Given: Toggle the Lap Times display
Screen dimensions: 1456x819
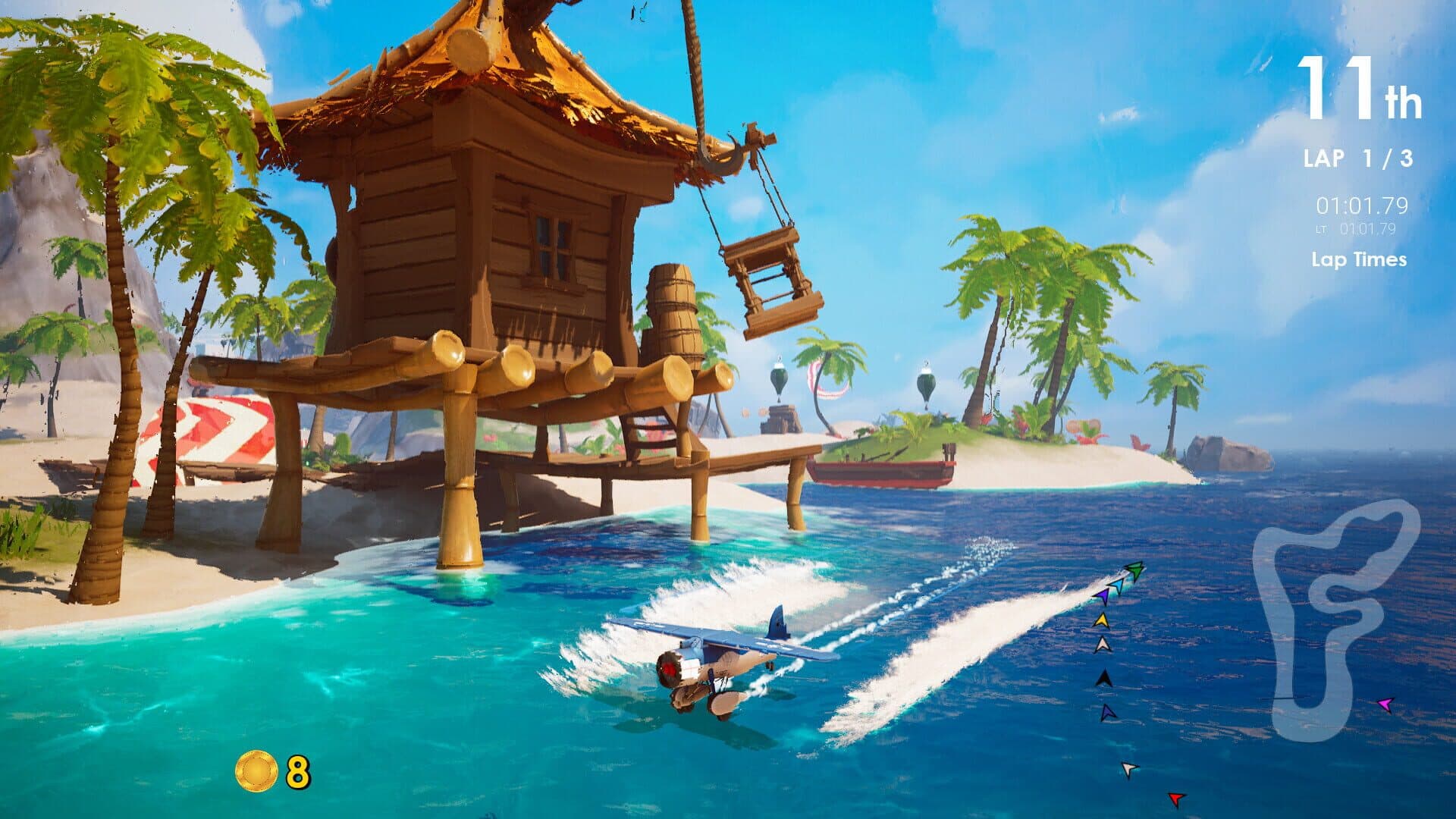Looking at the screenshot, I should [1357, 259].
